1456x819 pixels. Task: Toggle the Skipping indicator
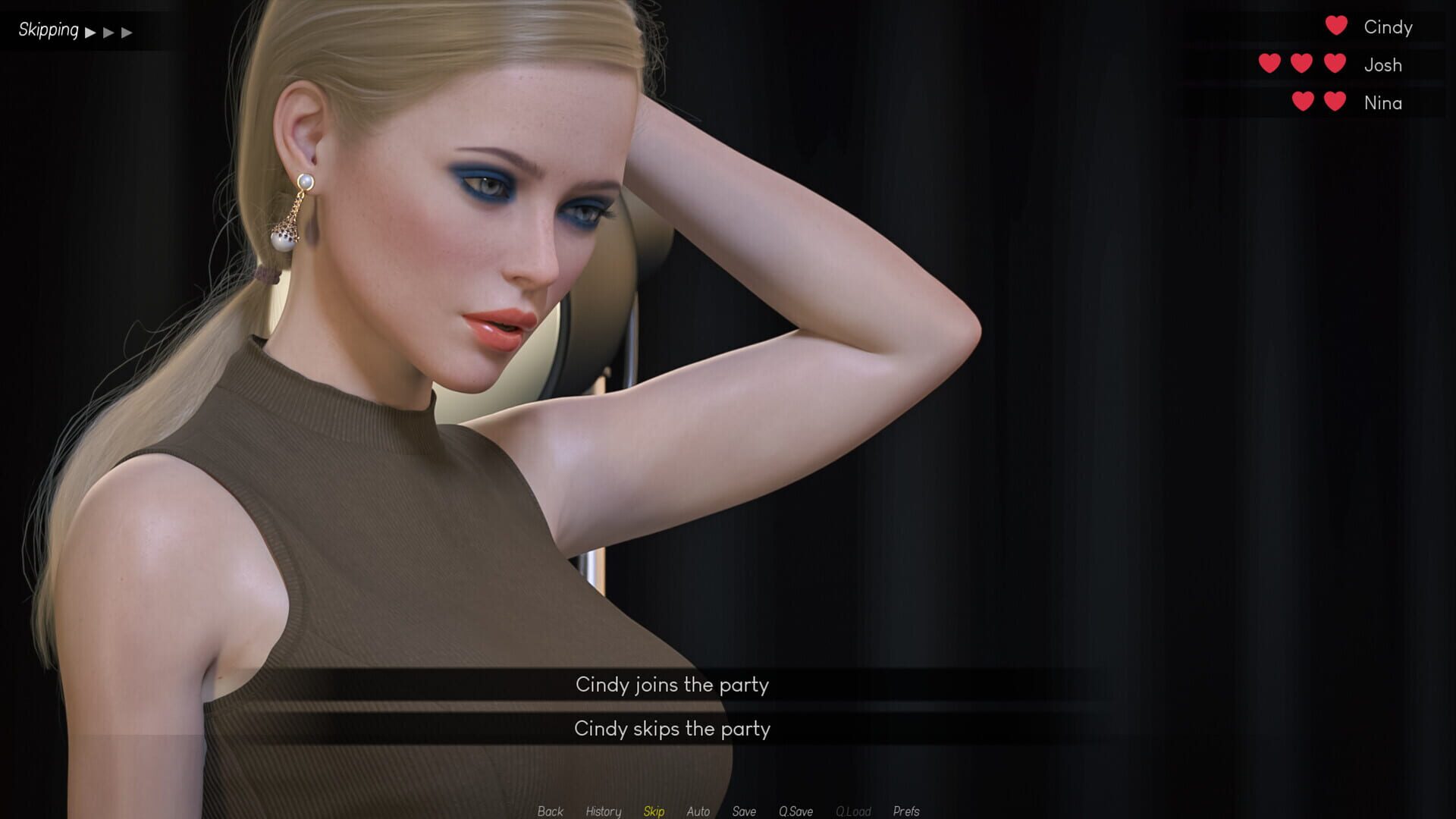click(48, 30)
